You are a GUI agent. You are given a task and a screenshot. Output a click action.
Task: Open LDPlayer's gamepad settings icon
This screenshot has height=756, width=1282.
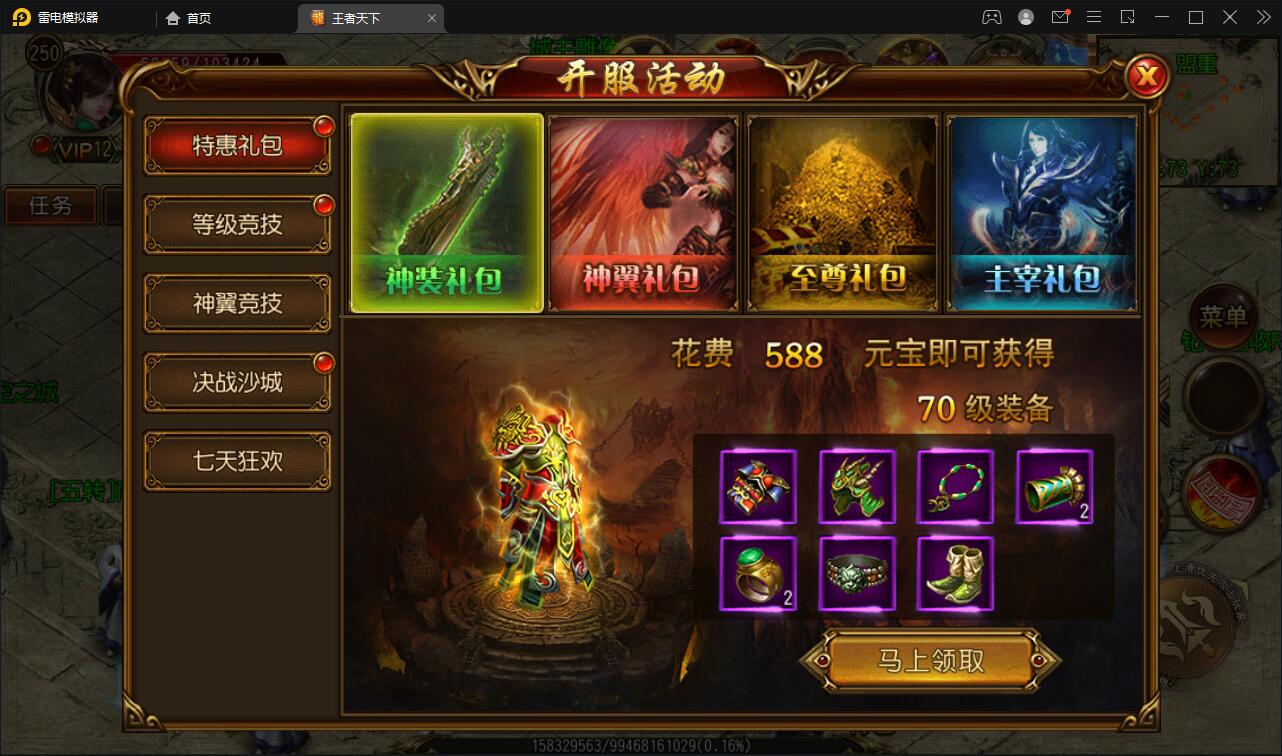tap(992, 17)
